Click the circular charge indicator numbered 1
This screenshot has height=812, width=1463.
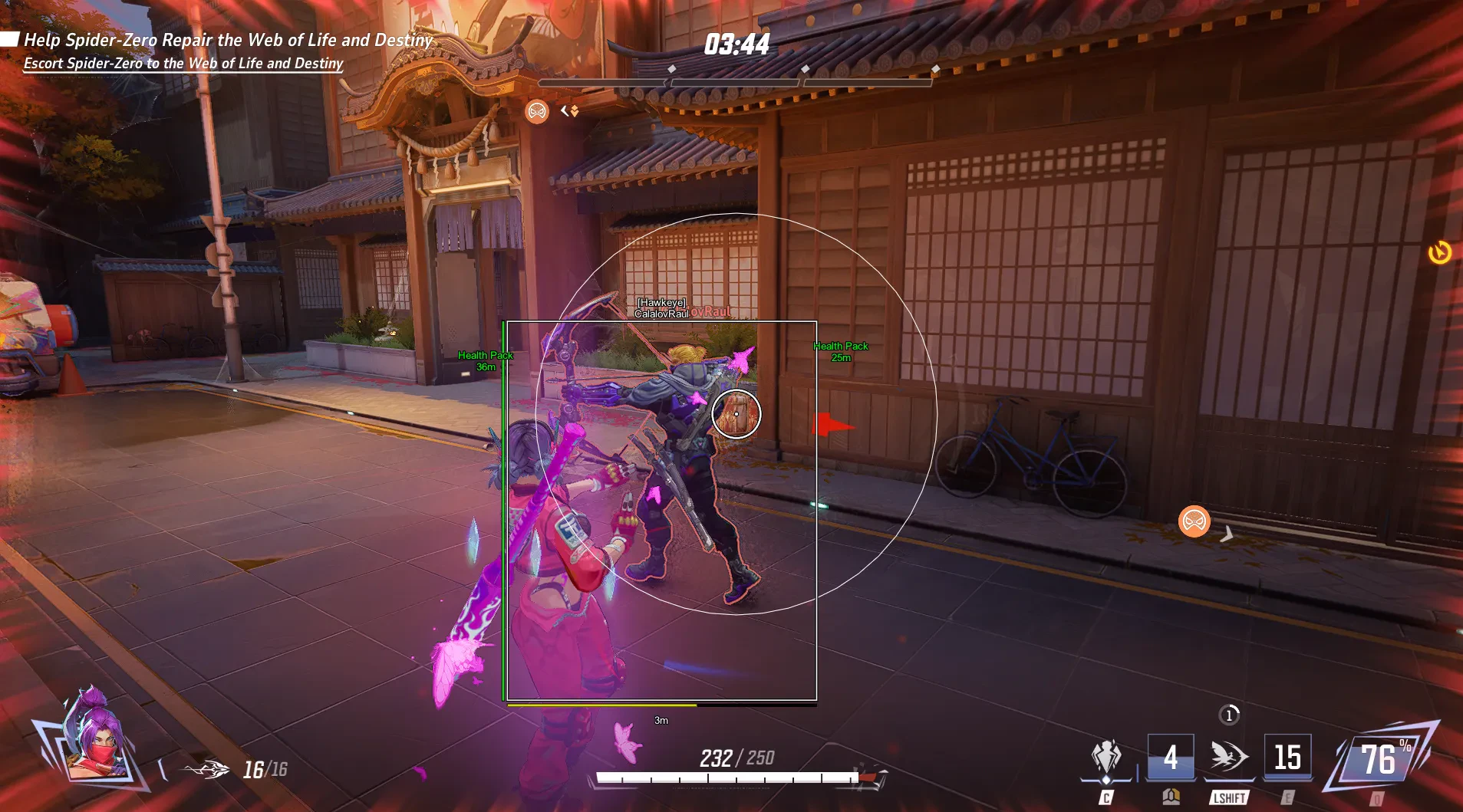[x=1229, y=715]
